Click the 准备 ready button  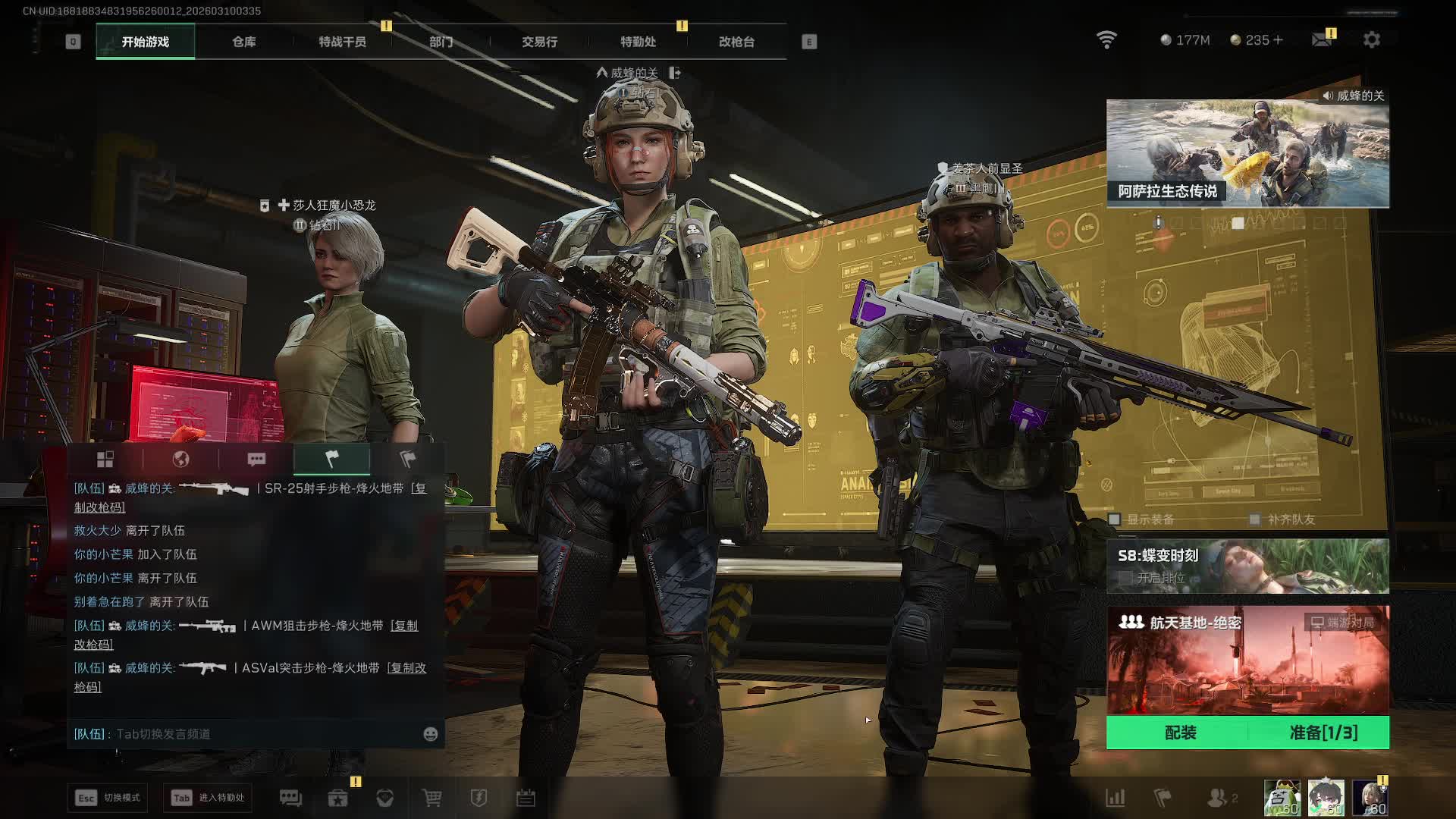tap(1323, 733)
